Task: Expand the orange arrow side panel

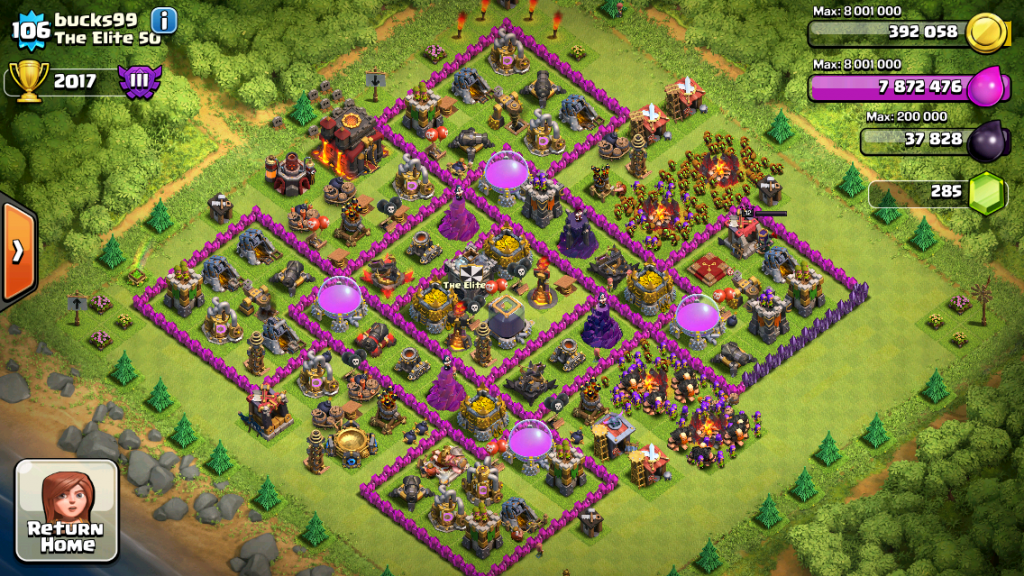Action: tap(18, 250)
